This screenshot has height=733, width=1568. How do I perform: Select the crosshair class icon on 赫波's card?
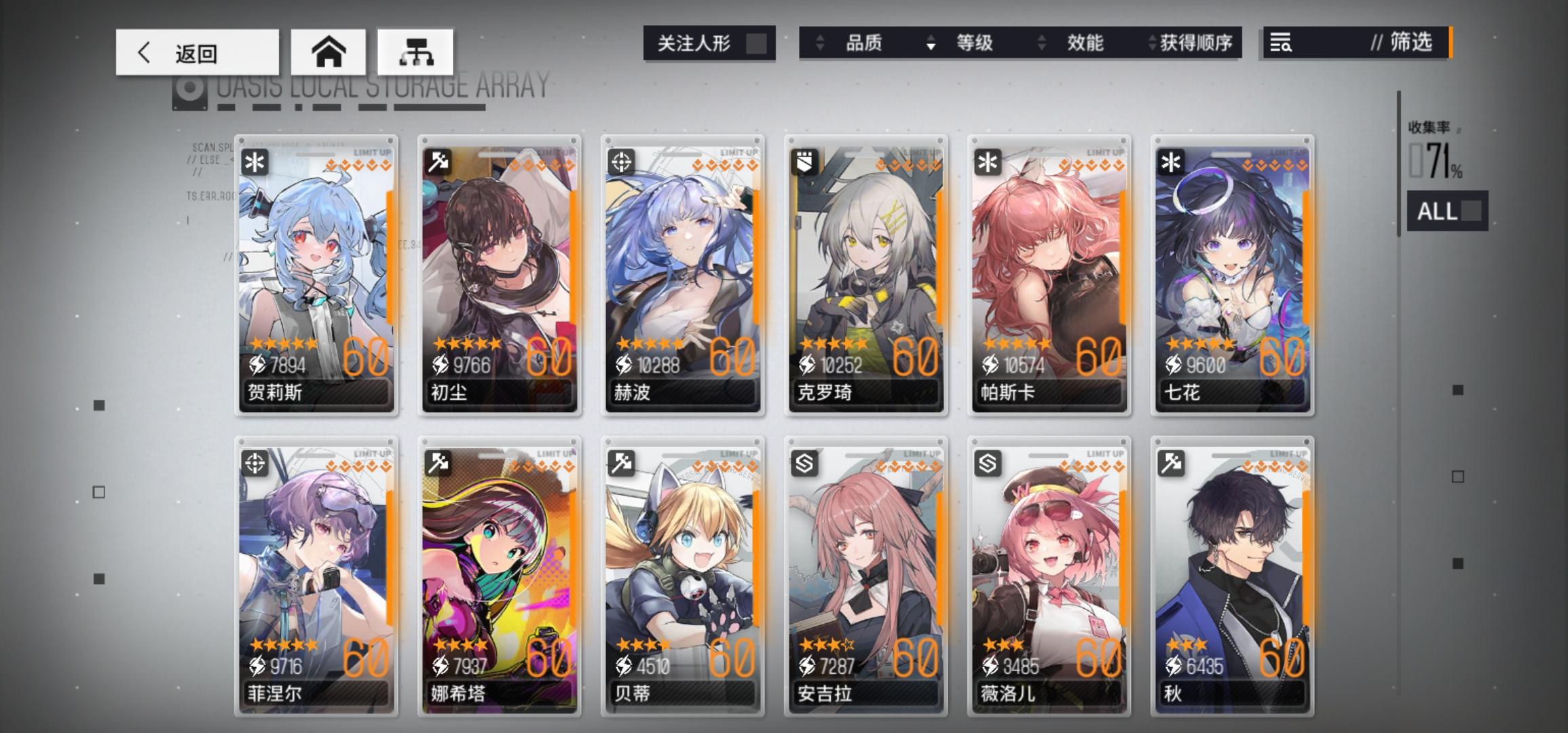click(622, 160)
